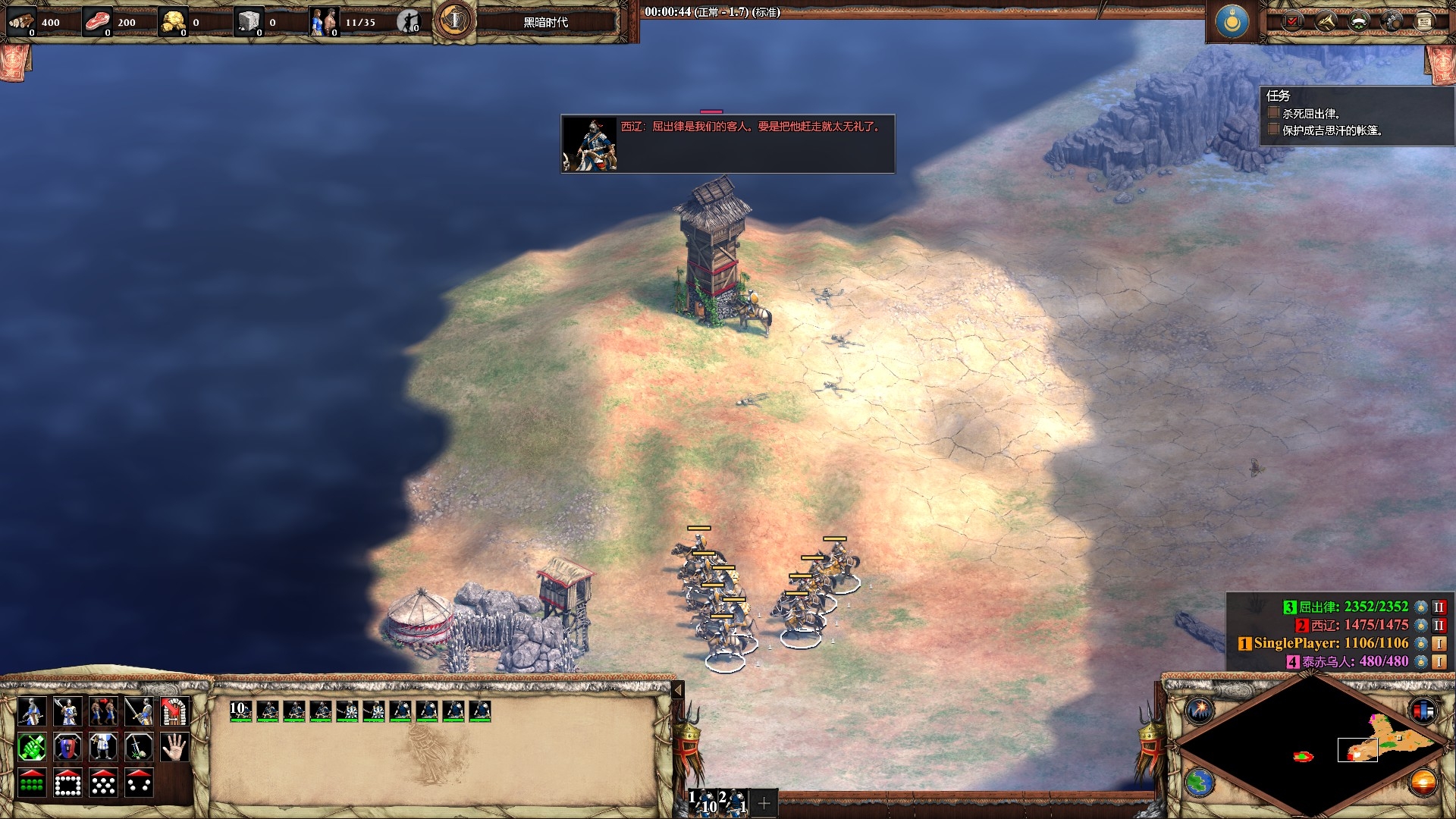Choose the Stand Ground stance (standing knight icon)

103,748
